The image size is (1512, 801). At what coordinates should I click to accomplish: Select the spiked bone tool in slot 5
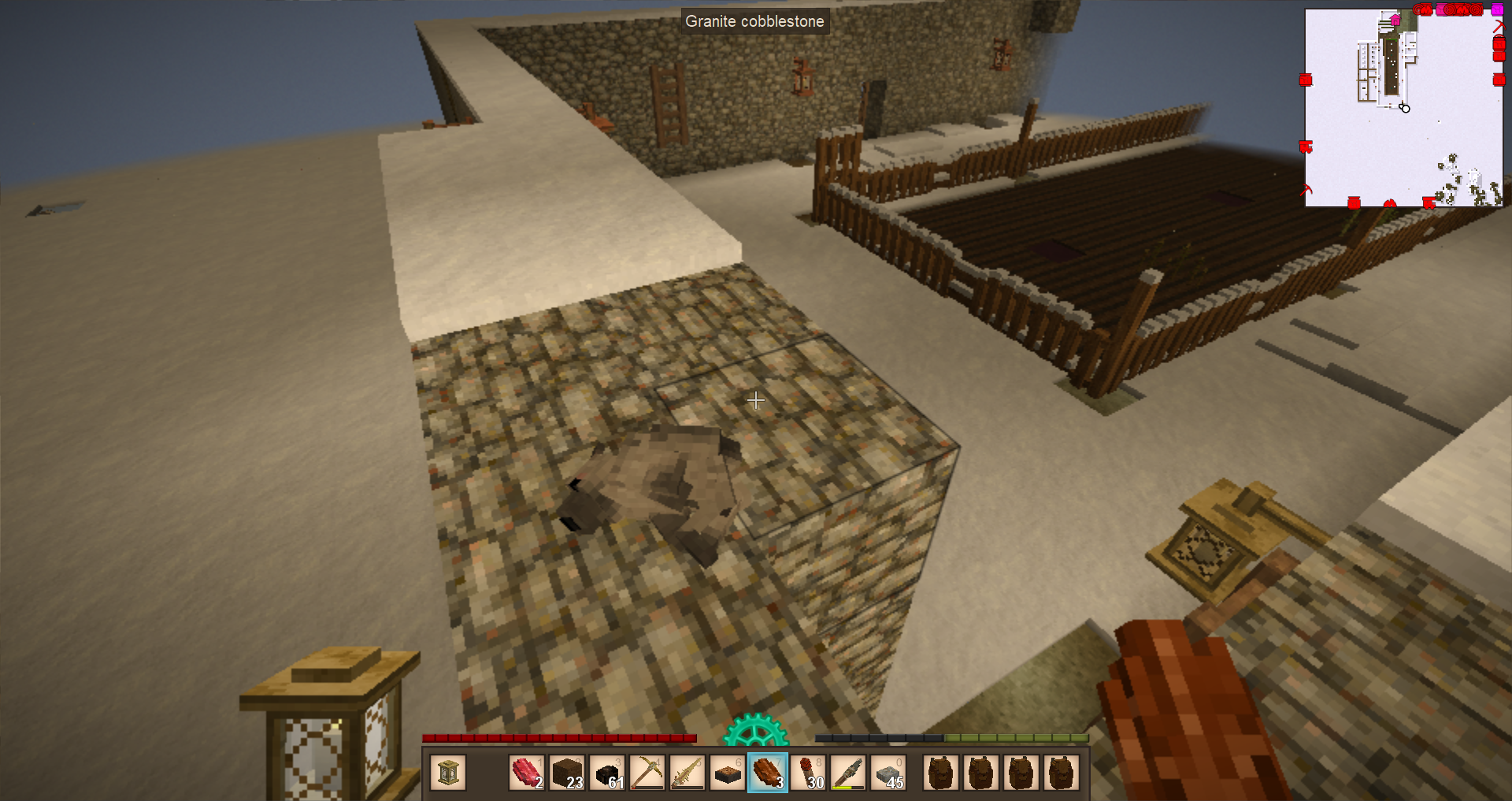click(x=687, y=773)
